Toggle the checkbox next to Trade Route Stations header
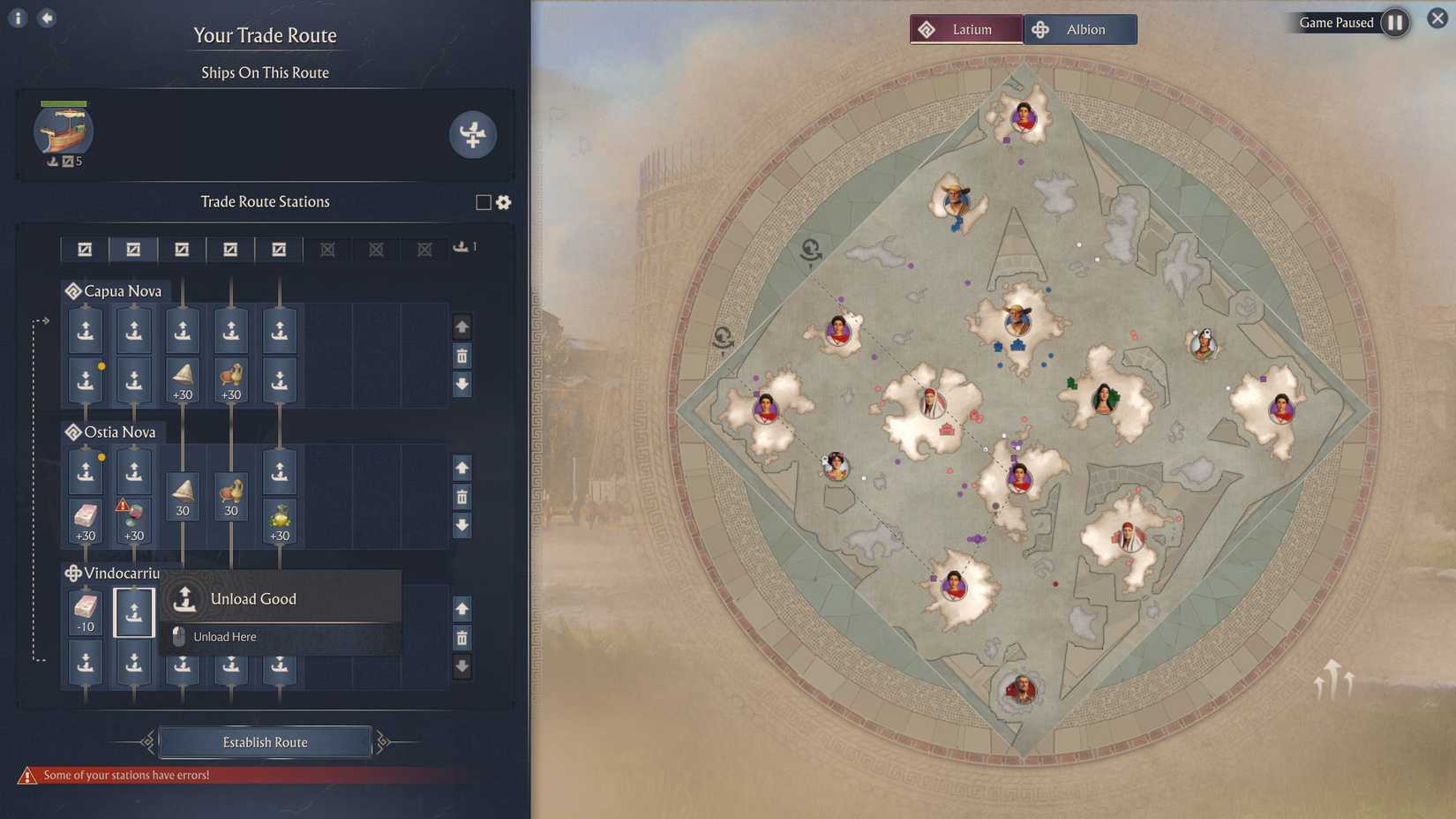The image size is (1456, 819). coord(482,202)
